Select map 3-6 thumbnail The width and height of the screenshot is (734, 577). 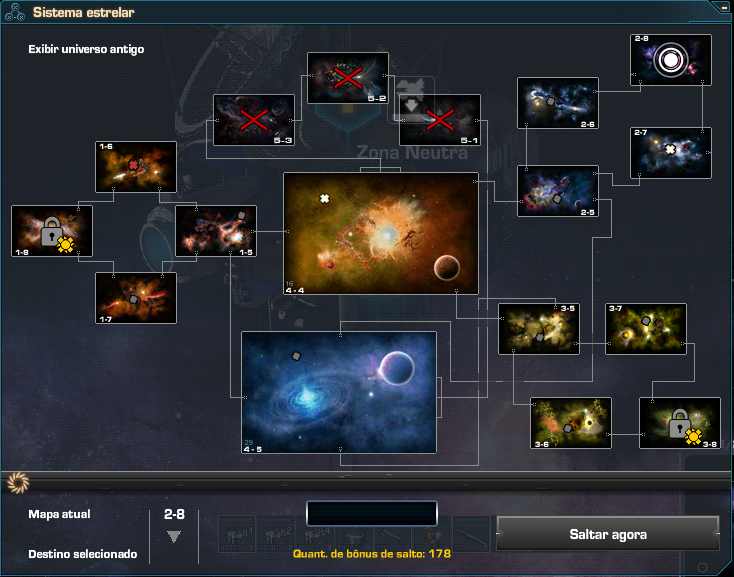[x=571, y=424]
